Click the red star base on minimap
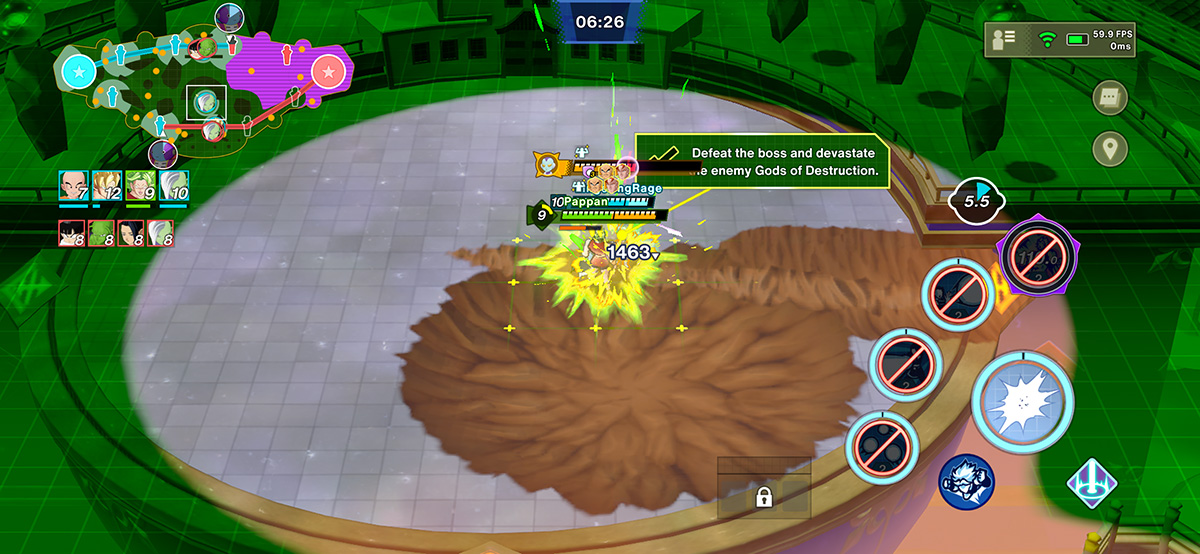Image resolution: width=1200 pixels, height=554 pixels. [x=328, y=72]
